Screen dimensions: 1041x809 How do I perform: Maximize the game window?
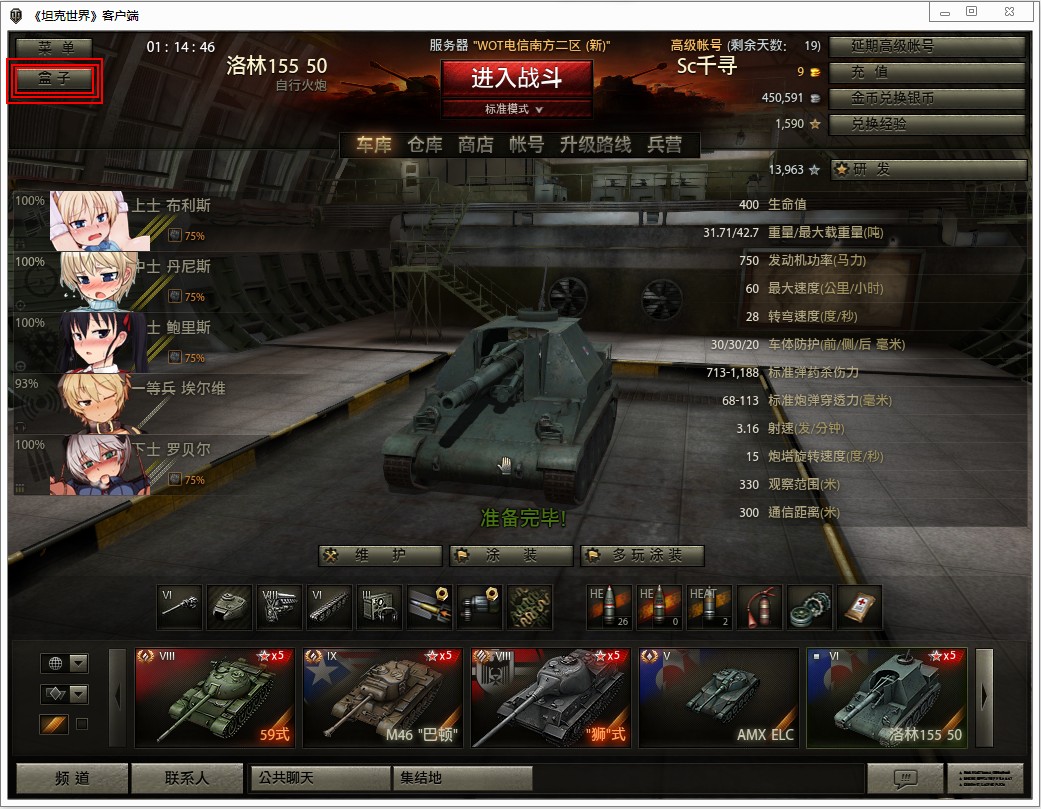coord(971,11)
